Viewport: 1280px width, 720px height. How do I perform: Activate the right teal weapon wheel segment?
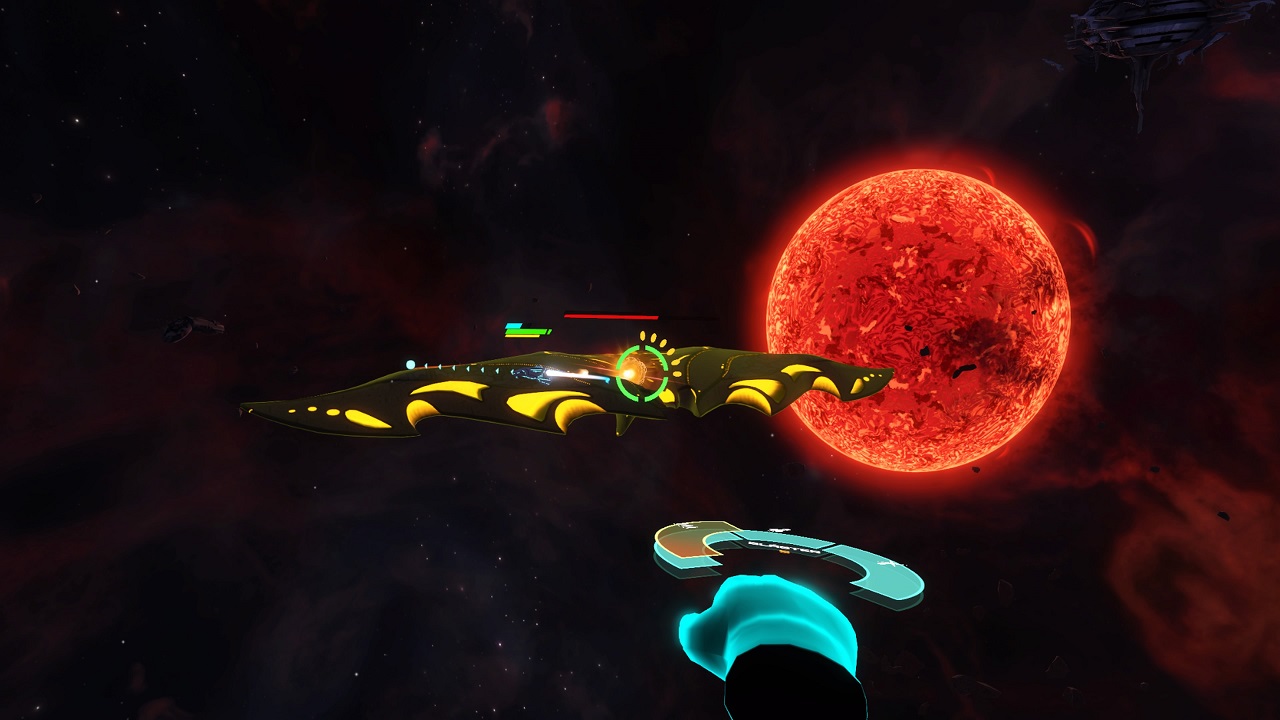[x=886, y=574]
